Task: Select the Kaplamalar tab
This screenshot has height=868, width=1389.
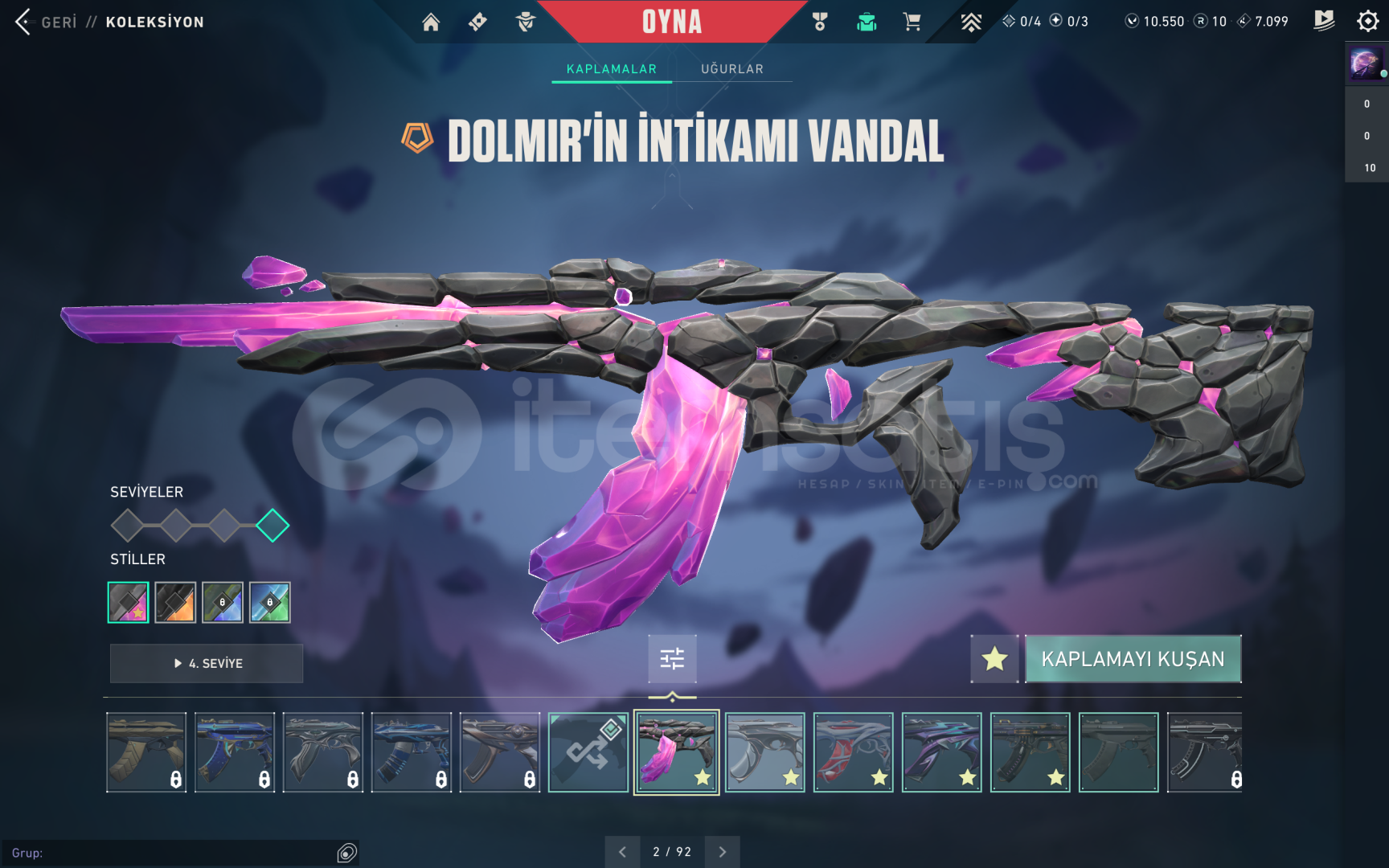Action: 611,69
